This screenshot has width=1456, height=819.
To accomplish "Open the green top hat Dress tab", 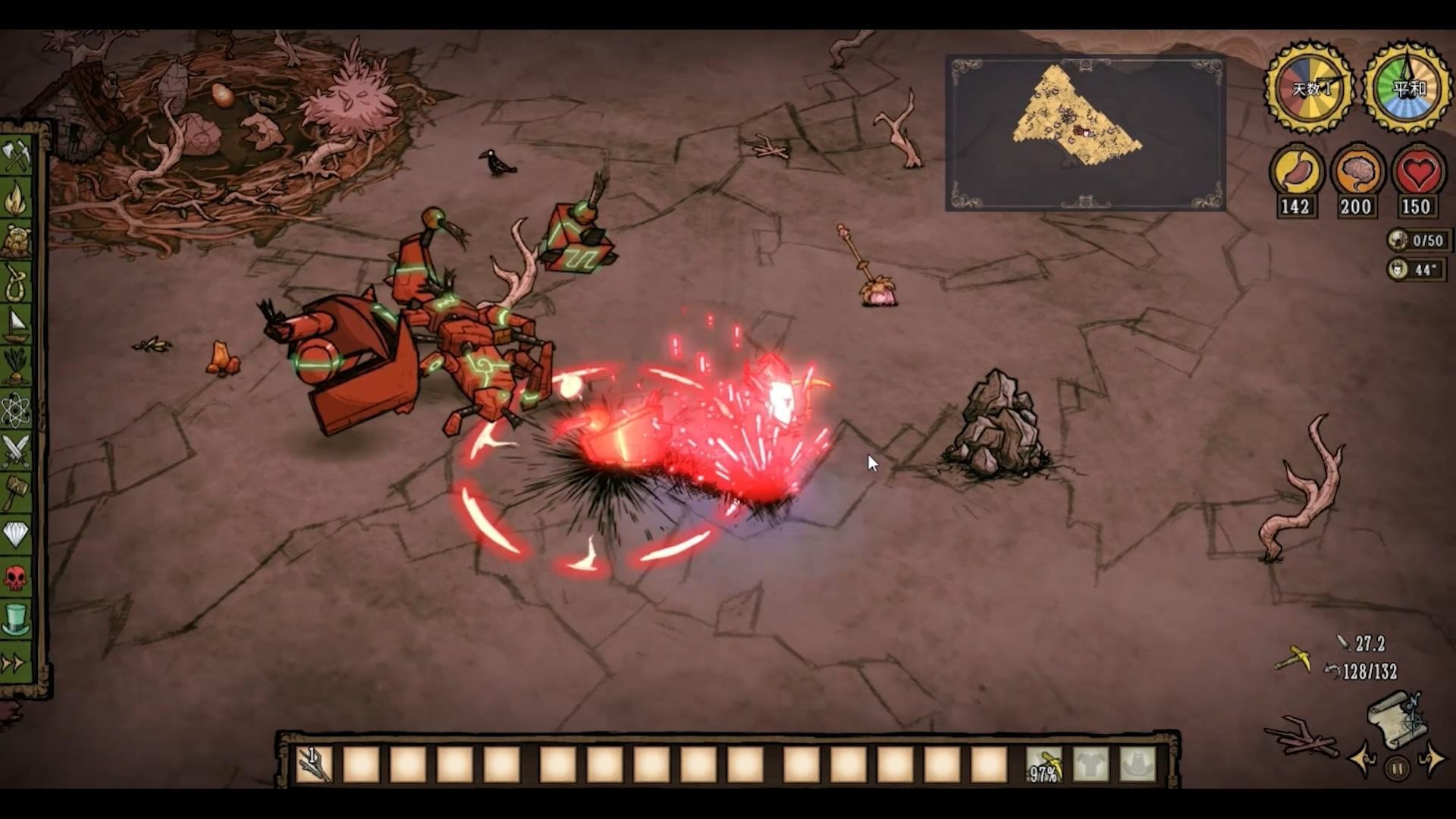I will tap(16, 620).
